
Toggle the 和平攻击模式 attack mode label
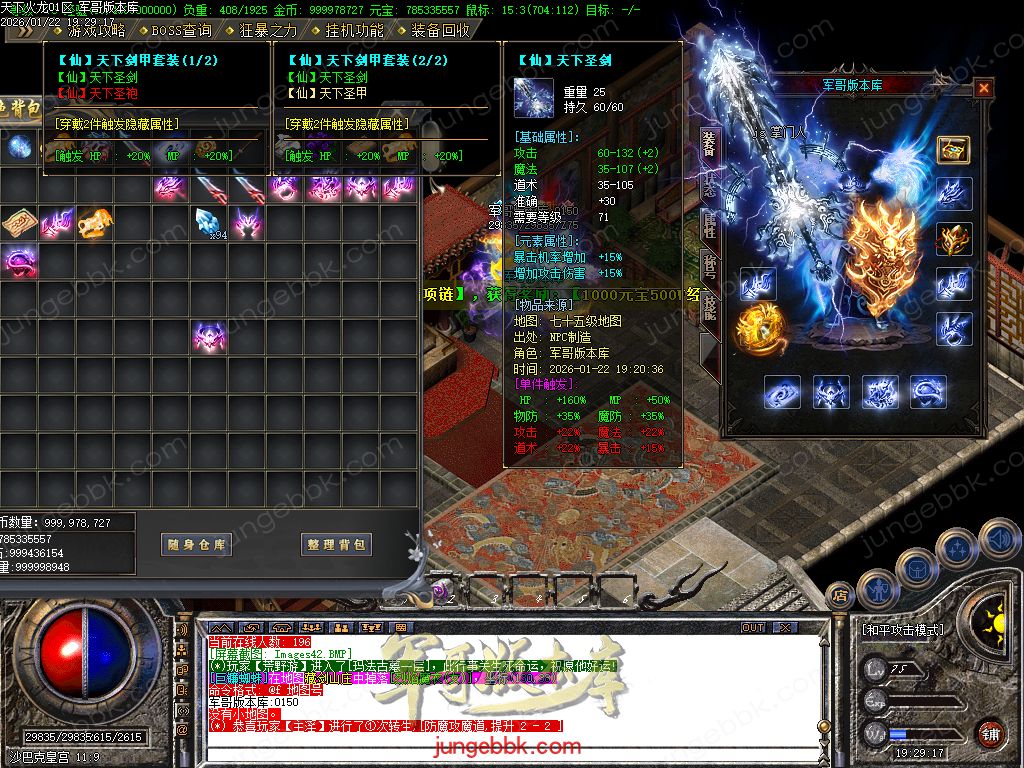click(x=902, y=630)
